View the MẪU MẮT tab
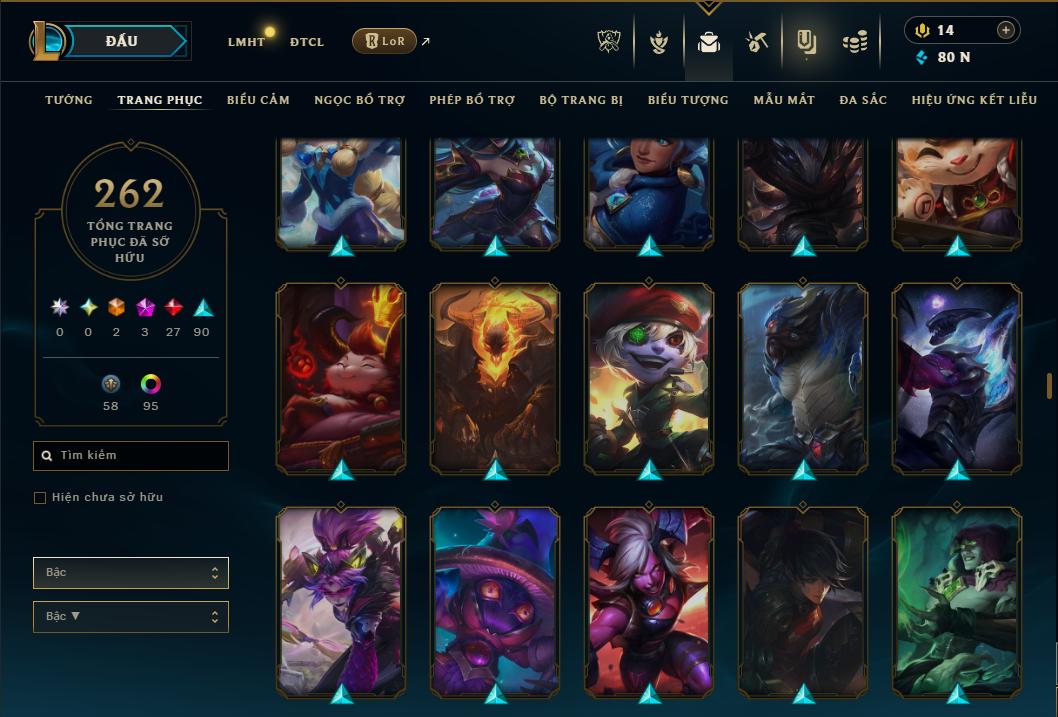1058x717 pixels. click(x=784, y=100)
